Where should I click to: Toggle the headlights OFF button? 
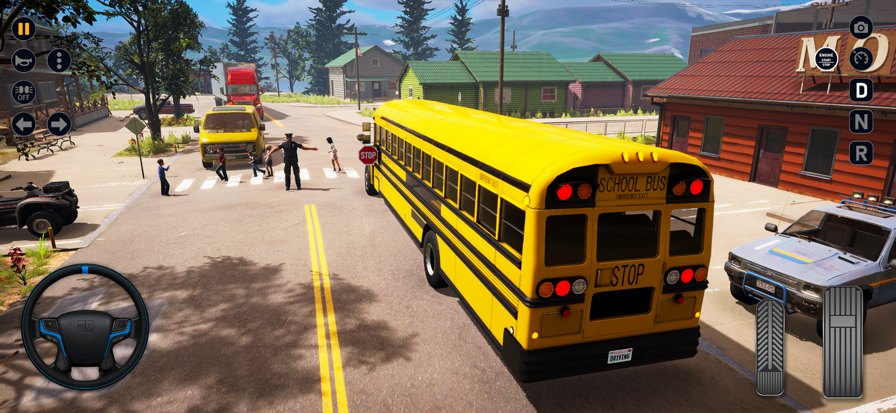23,92
